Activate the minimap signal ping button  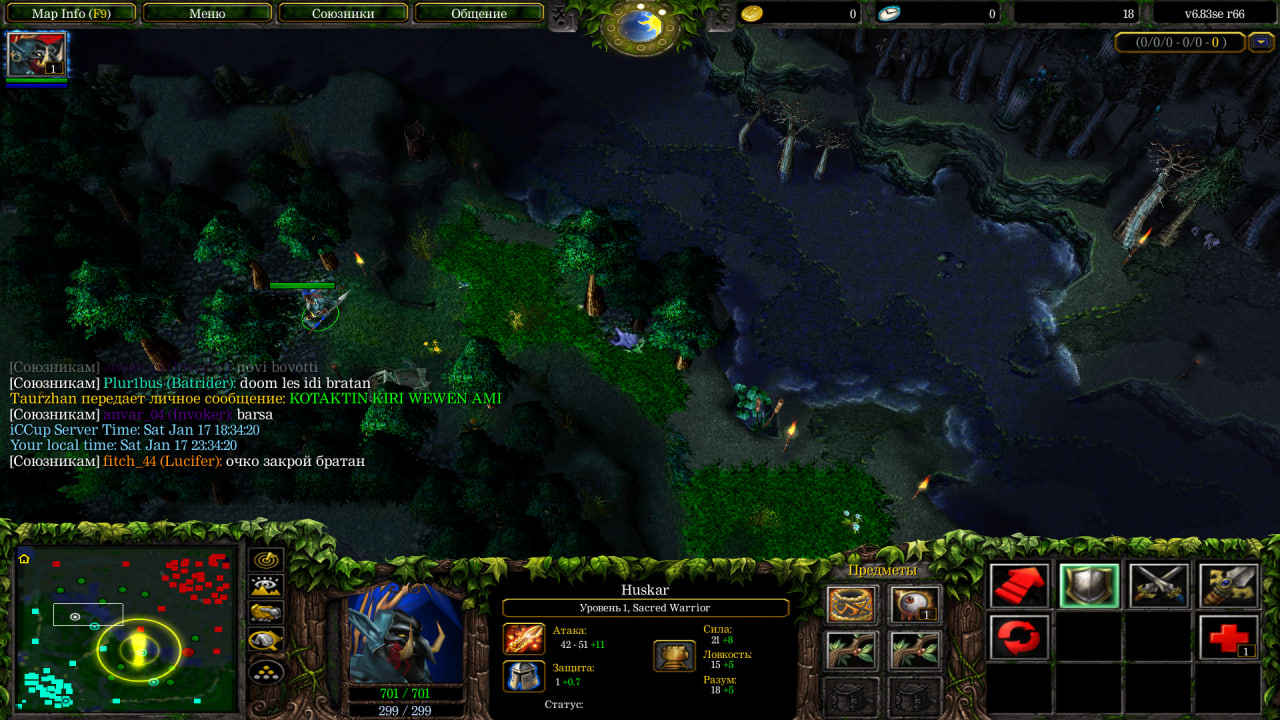(266, 560)
